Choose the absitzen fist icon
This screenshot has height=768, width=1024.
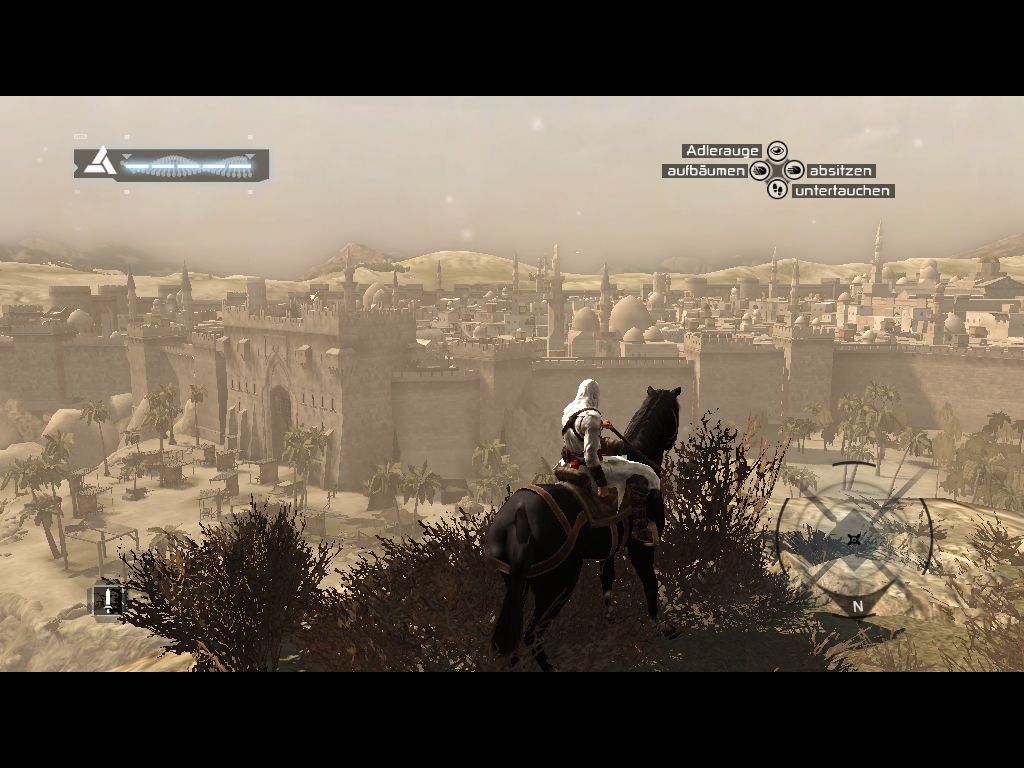click(794, 171)
